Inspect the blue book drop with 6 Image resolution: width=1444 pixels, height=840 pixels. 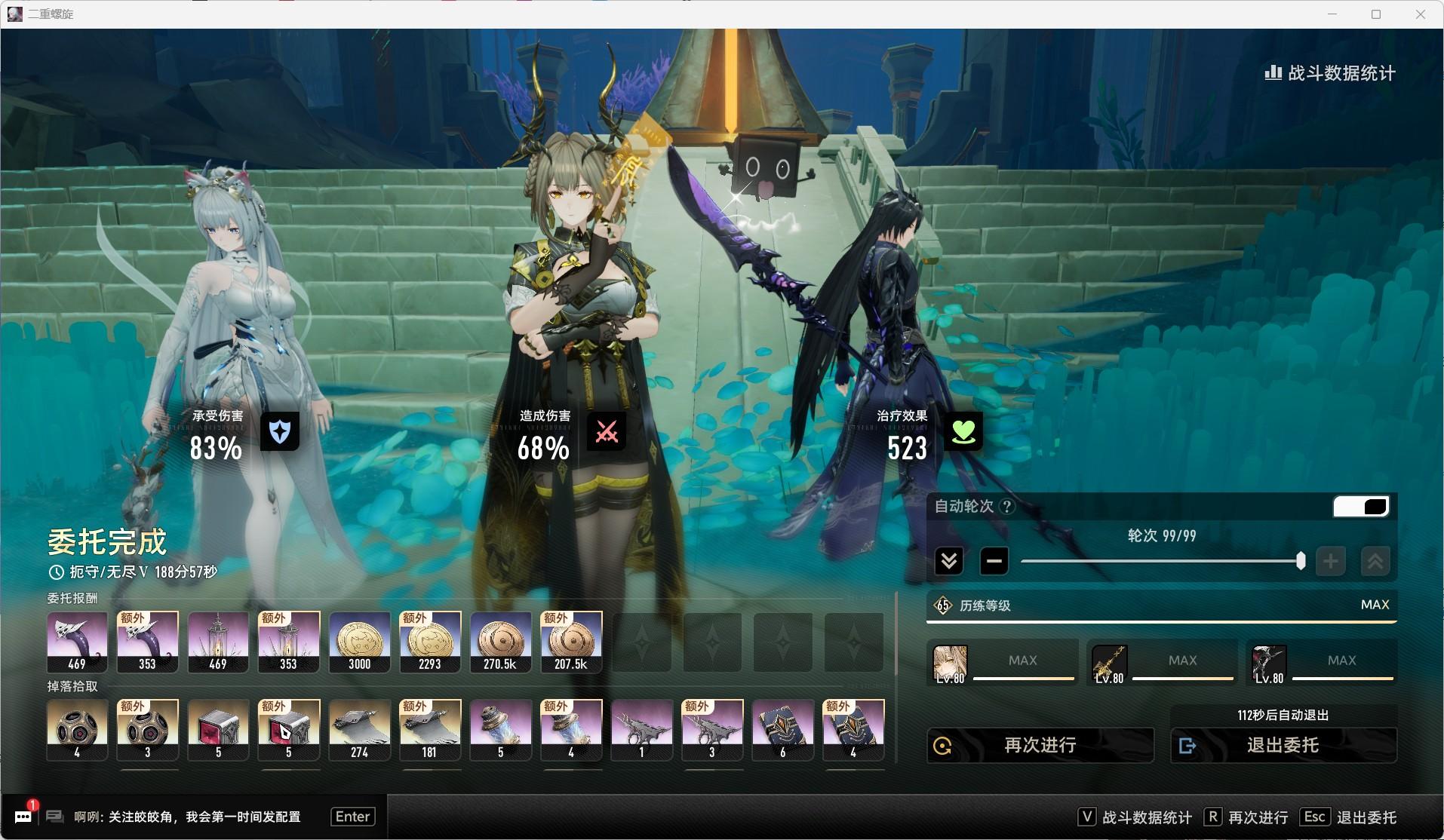click(782, 730)
